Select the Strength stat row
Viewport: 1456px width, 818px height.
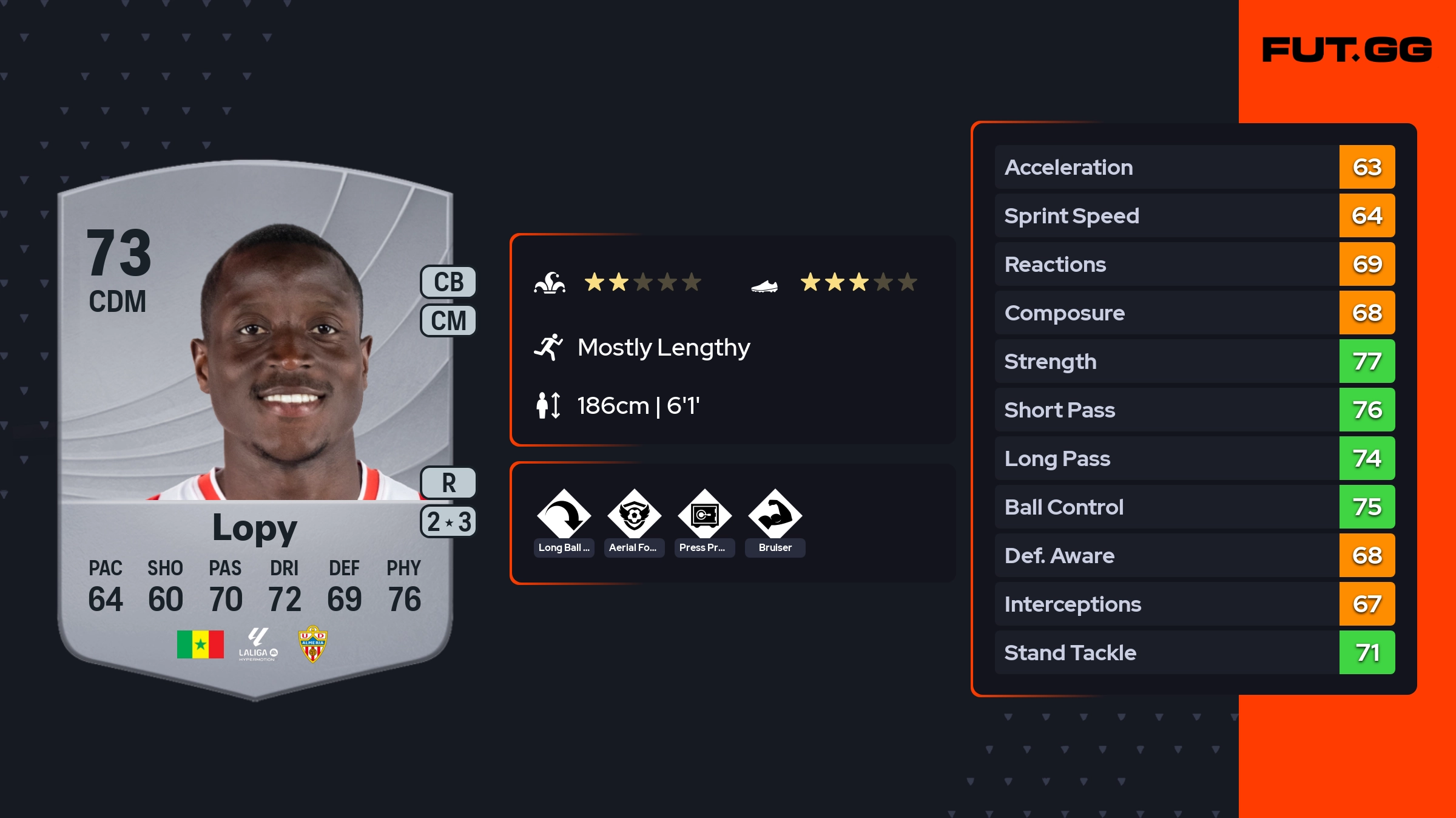[x=1194, y=361]
